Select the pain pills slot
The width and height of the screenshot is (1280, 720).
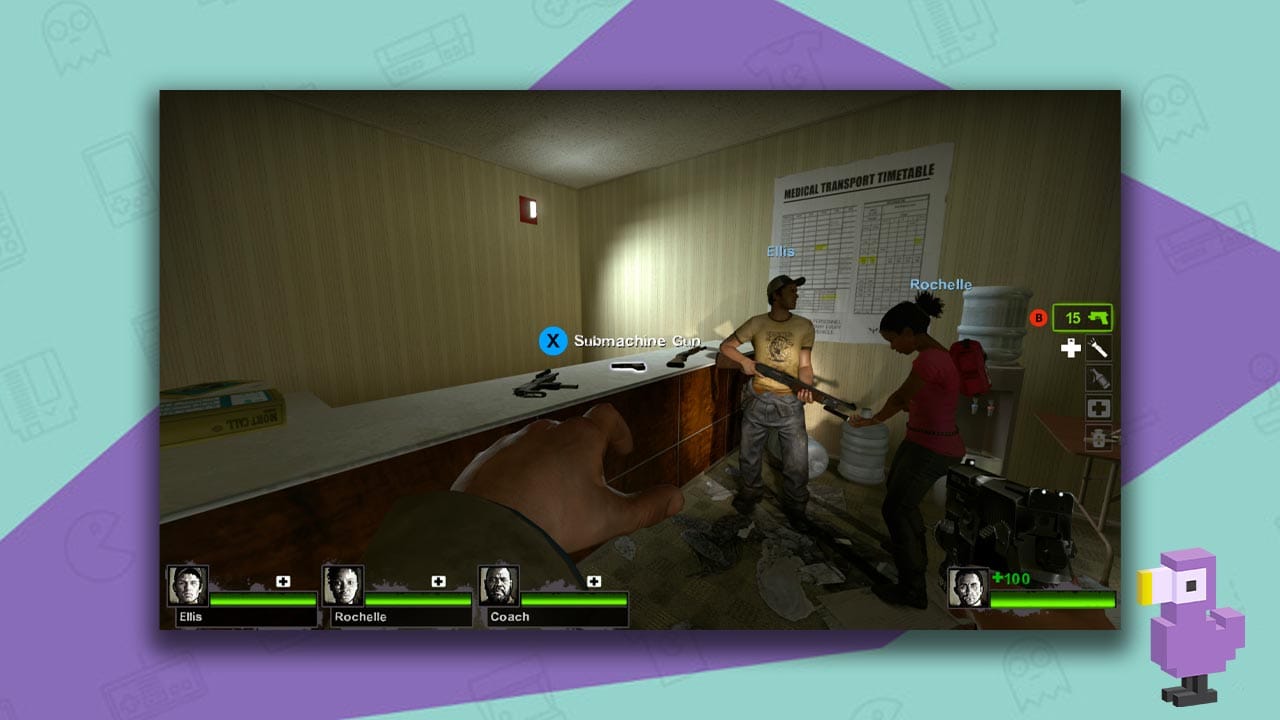click(1098, 437)
